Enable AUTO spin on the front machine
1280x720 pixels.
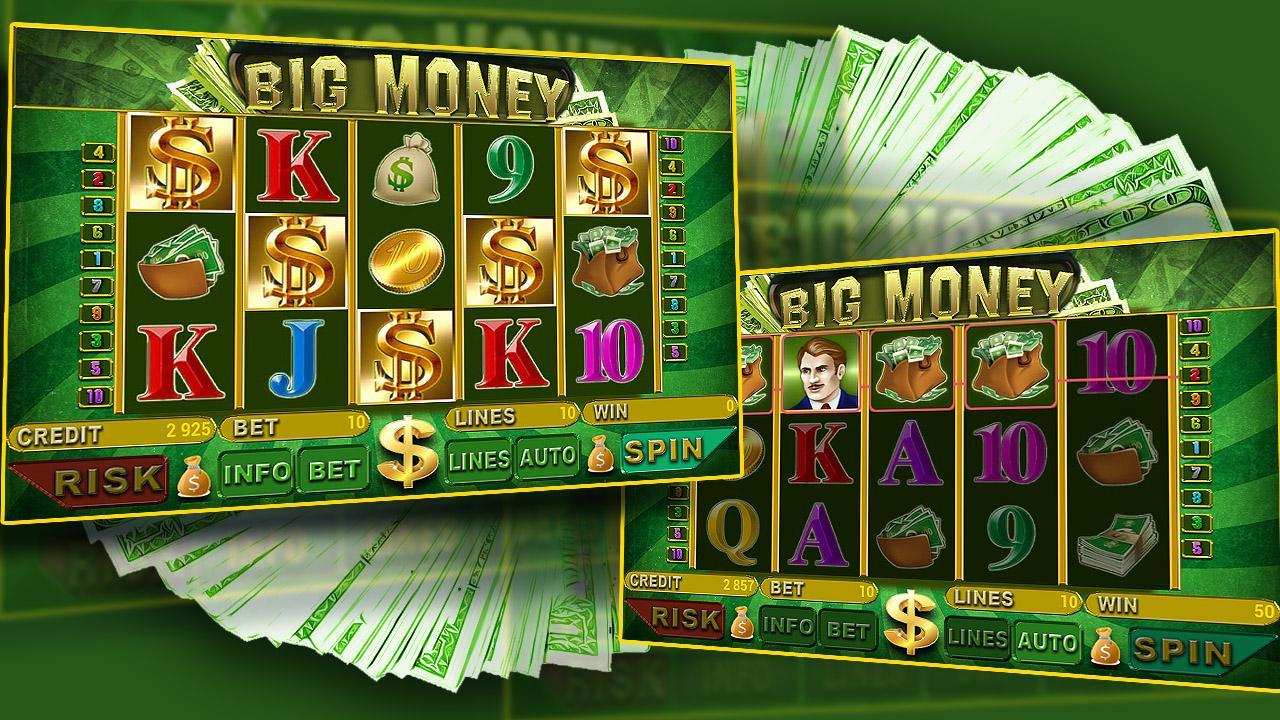[x=547, y=459]
